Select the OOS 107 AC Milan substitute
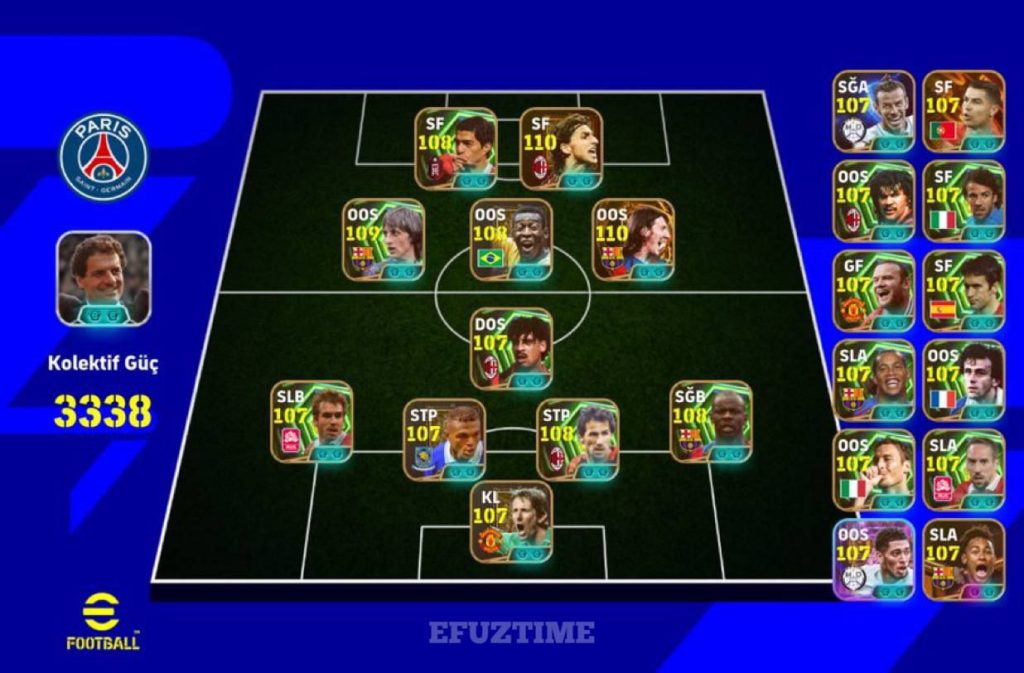This screenshot has height=673, width=1024. click(874, 200)
